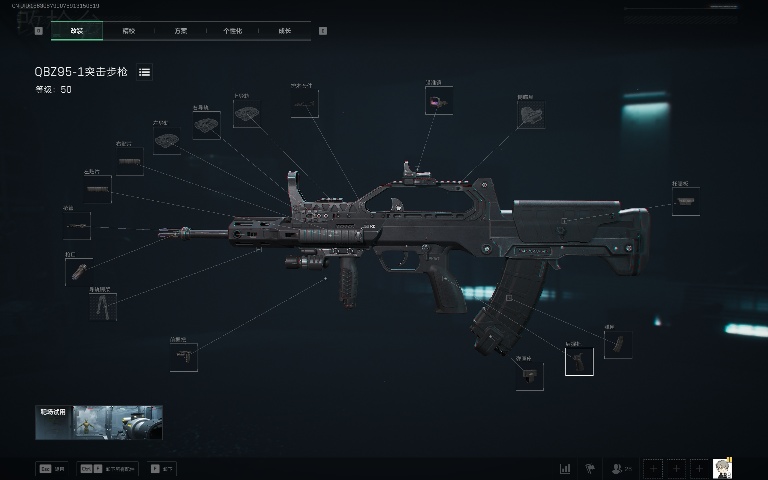Viewport: 768px width, 480px height.
Task: Open the list icon beside QBZ95-1突击步枪
Action: [x=145, y=72]
